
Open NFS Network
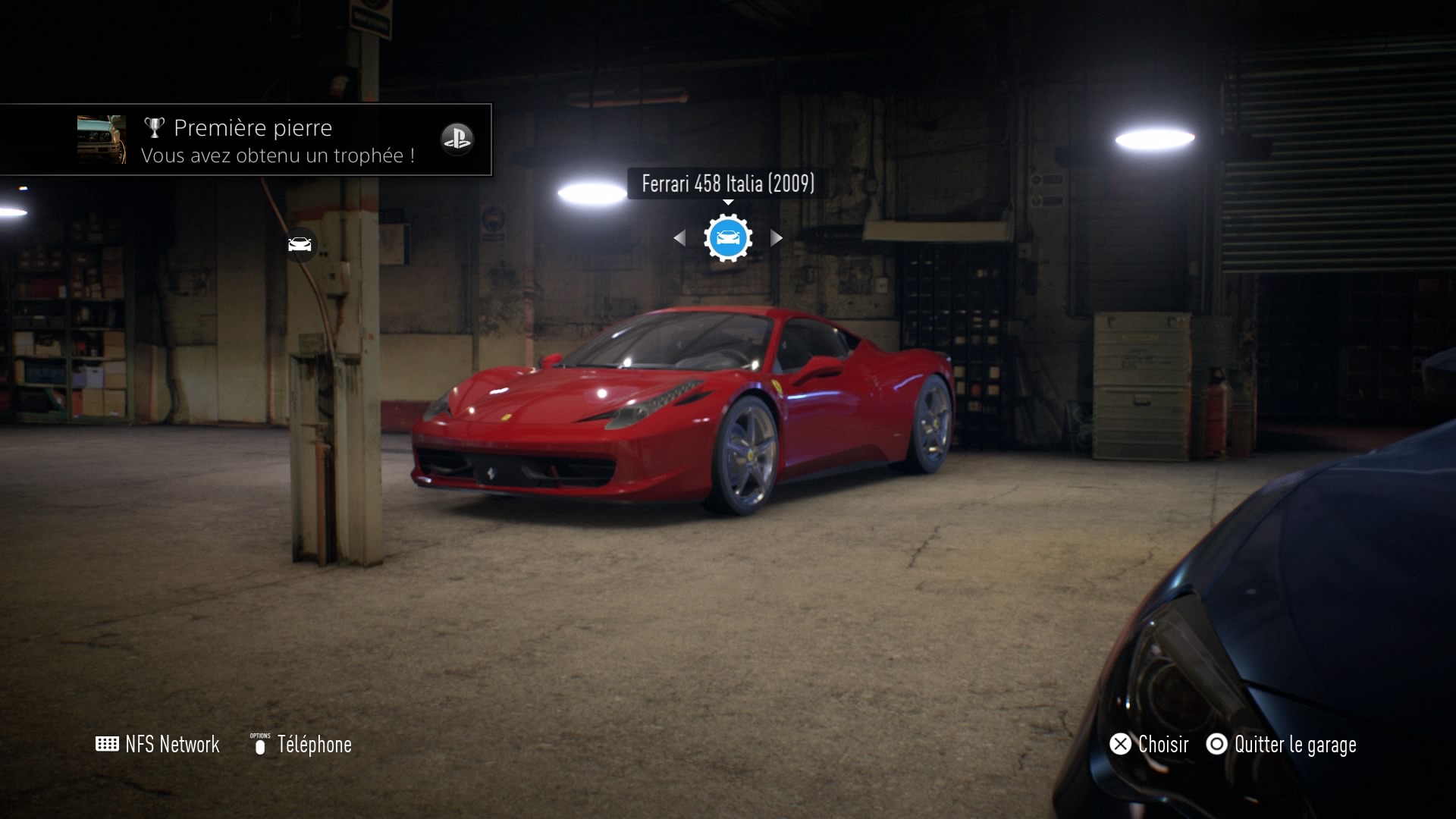[x=158, y=745]
